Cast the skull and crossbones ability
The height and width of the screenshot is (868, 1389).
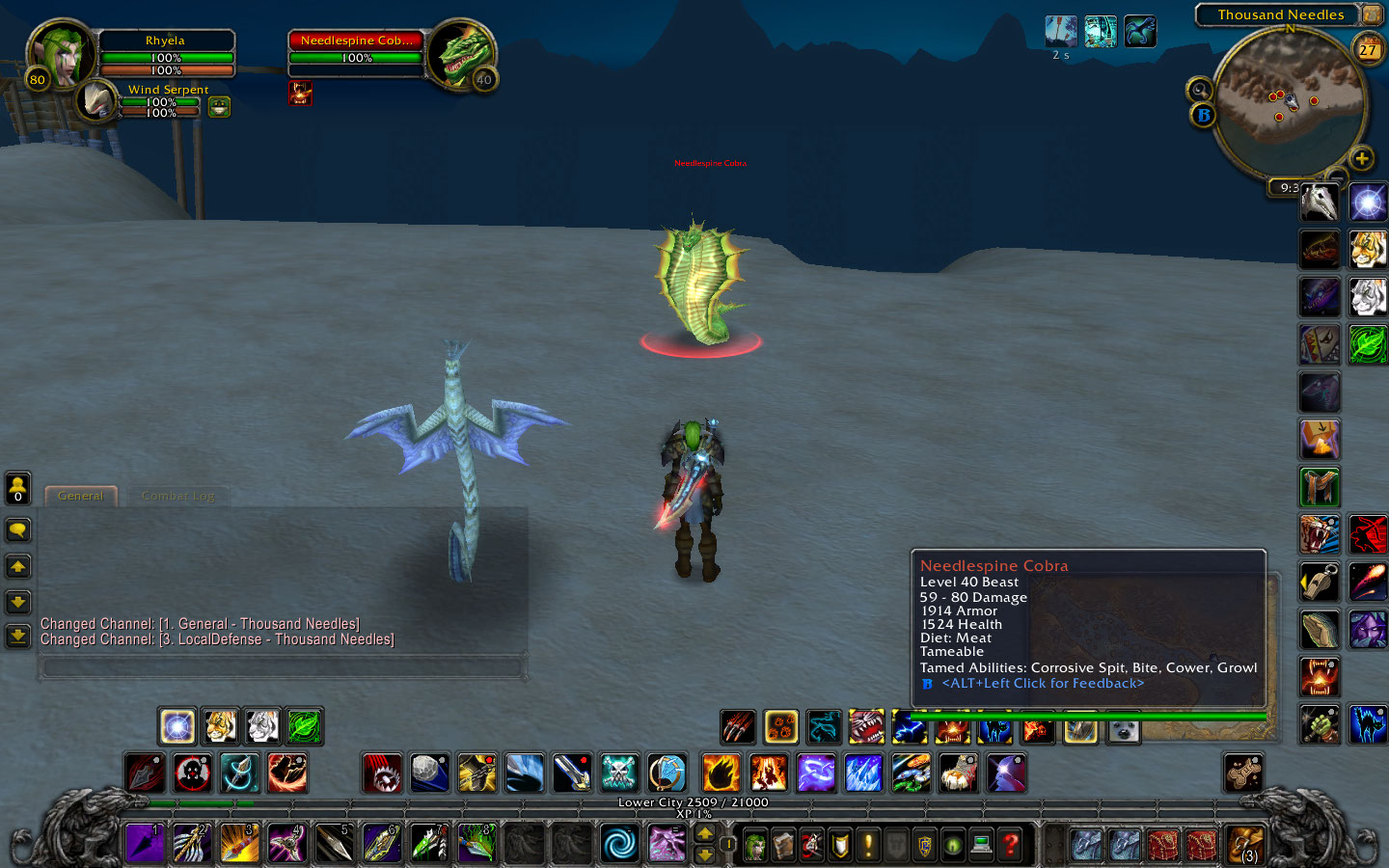(618, 773)
